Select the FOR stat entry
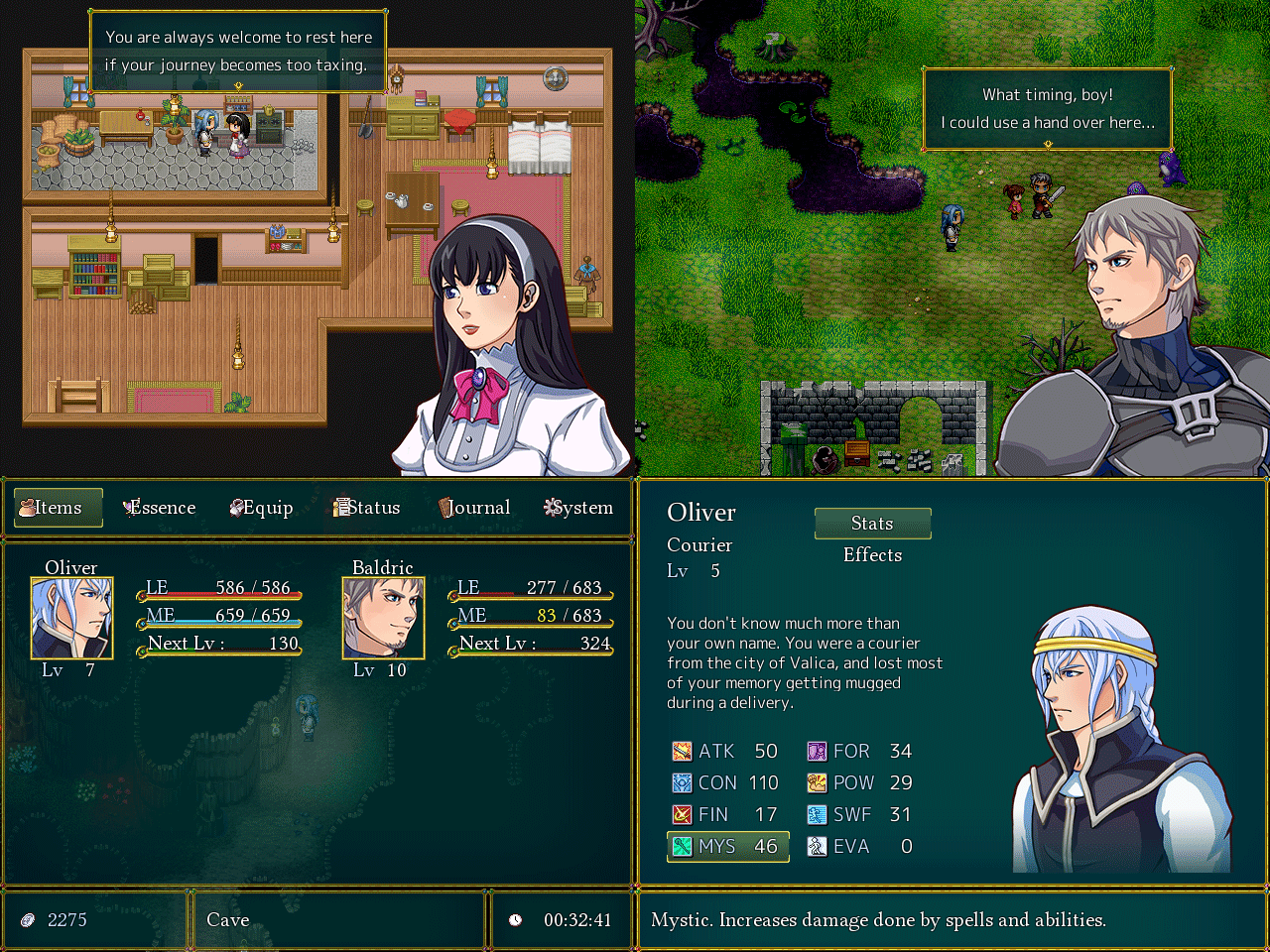 (x=860, y=752)
